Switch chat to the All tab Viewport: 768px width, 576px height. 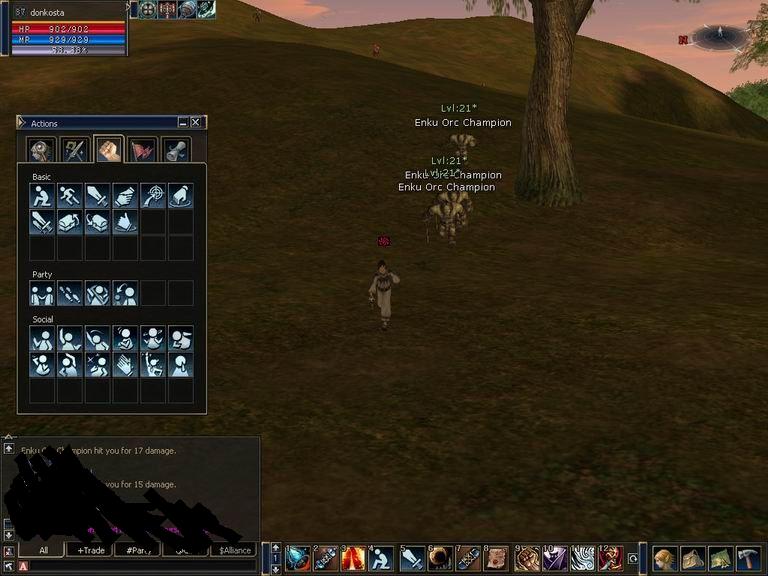43,550
